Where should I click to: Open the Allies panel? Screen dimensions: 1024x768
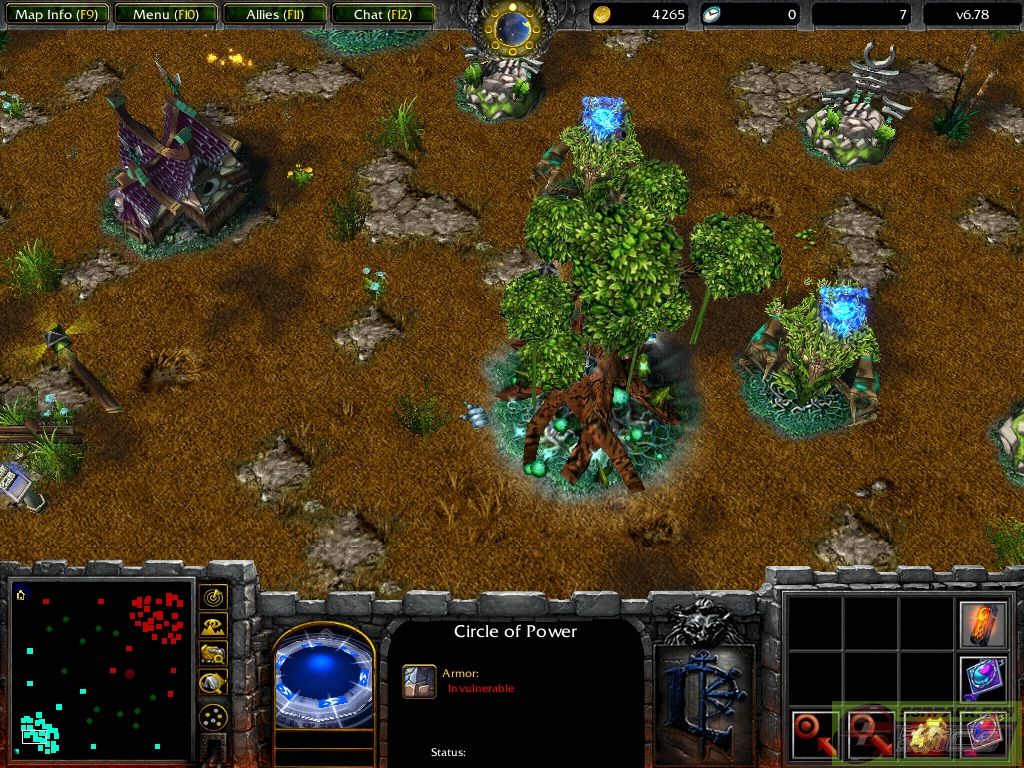click(x=274, y=14)
